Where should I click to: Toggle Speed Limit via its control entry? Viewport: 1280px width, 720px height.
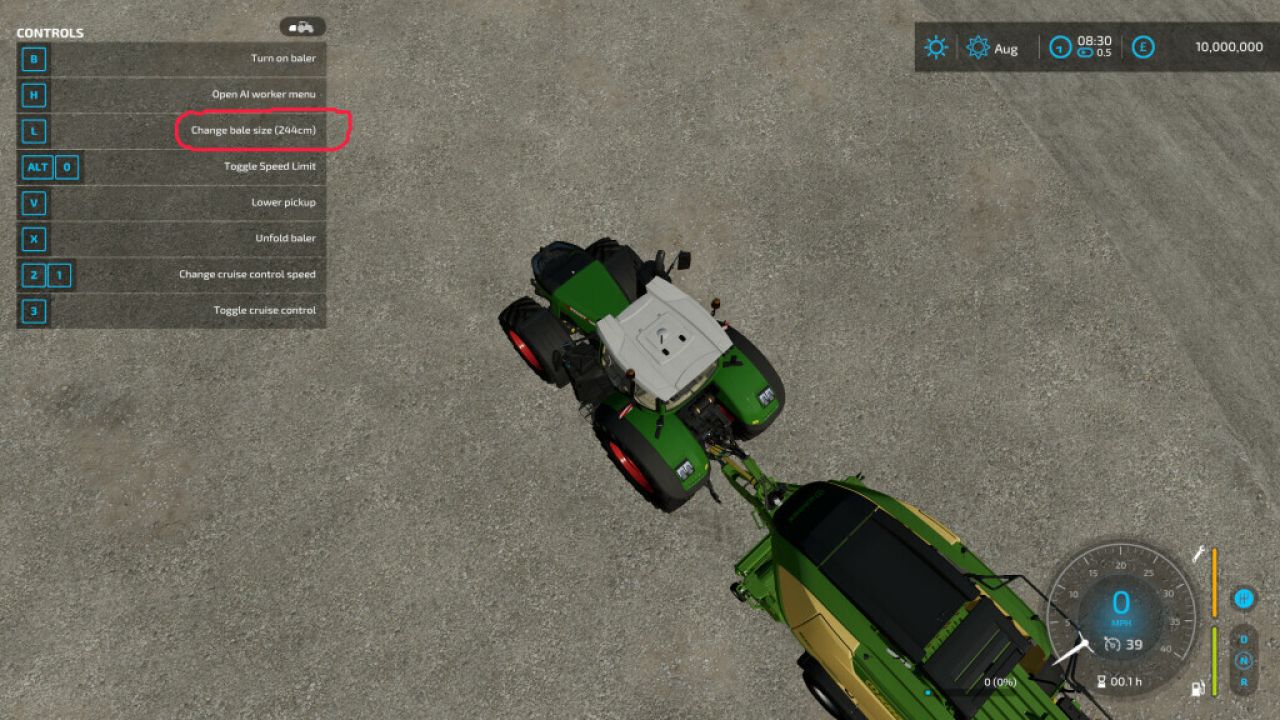coord(270,166)
